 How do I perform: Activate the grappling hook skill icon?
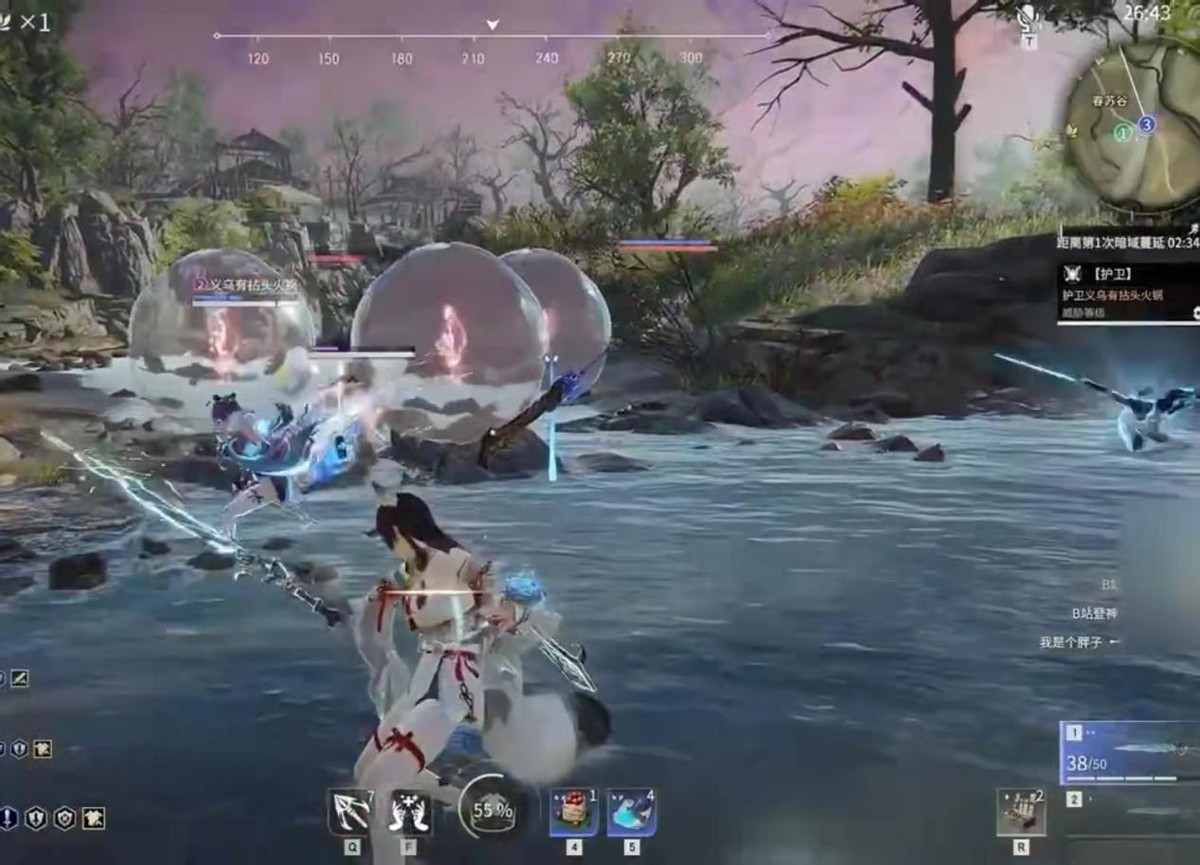(351, 812)
